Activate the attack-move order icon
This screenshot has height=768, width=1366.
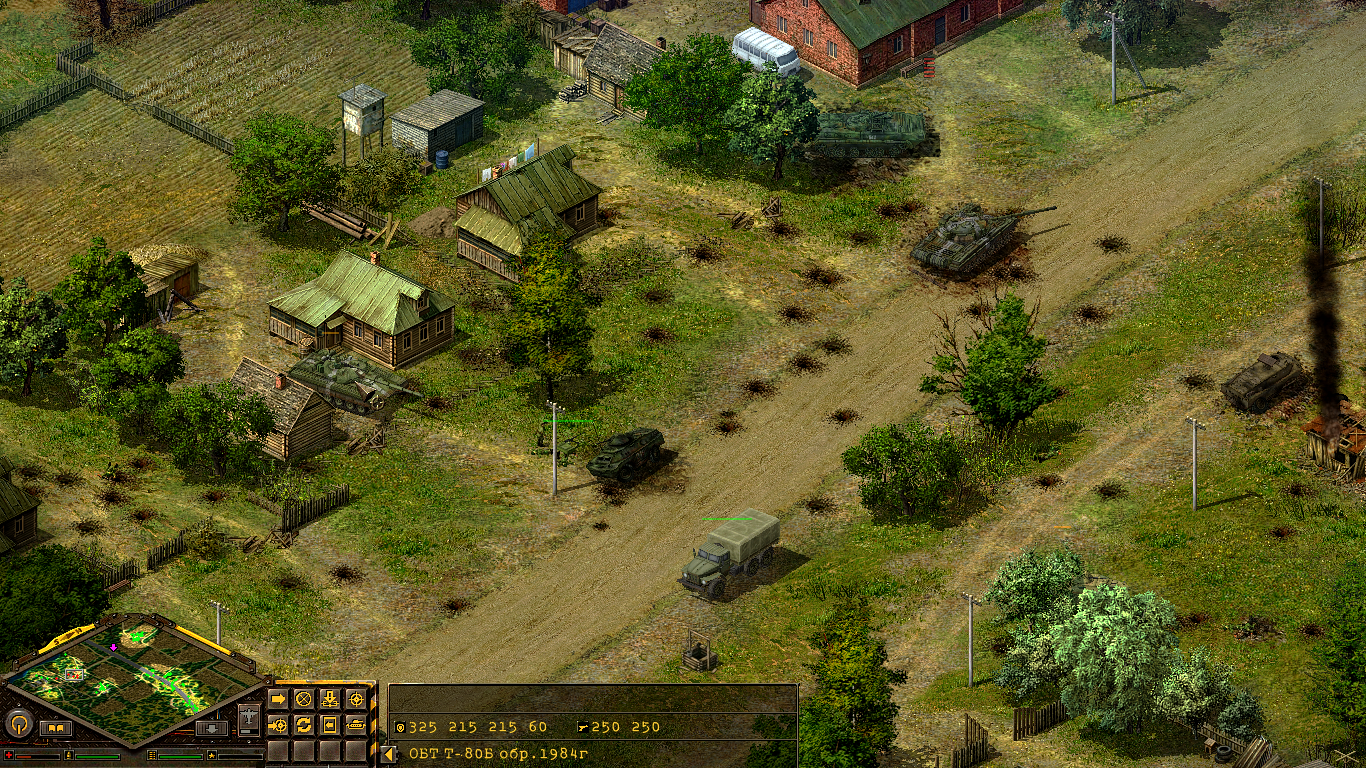tap(278, 726)
